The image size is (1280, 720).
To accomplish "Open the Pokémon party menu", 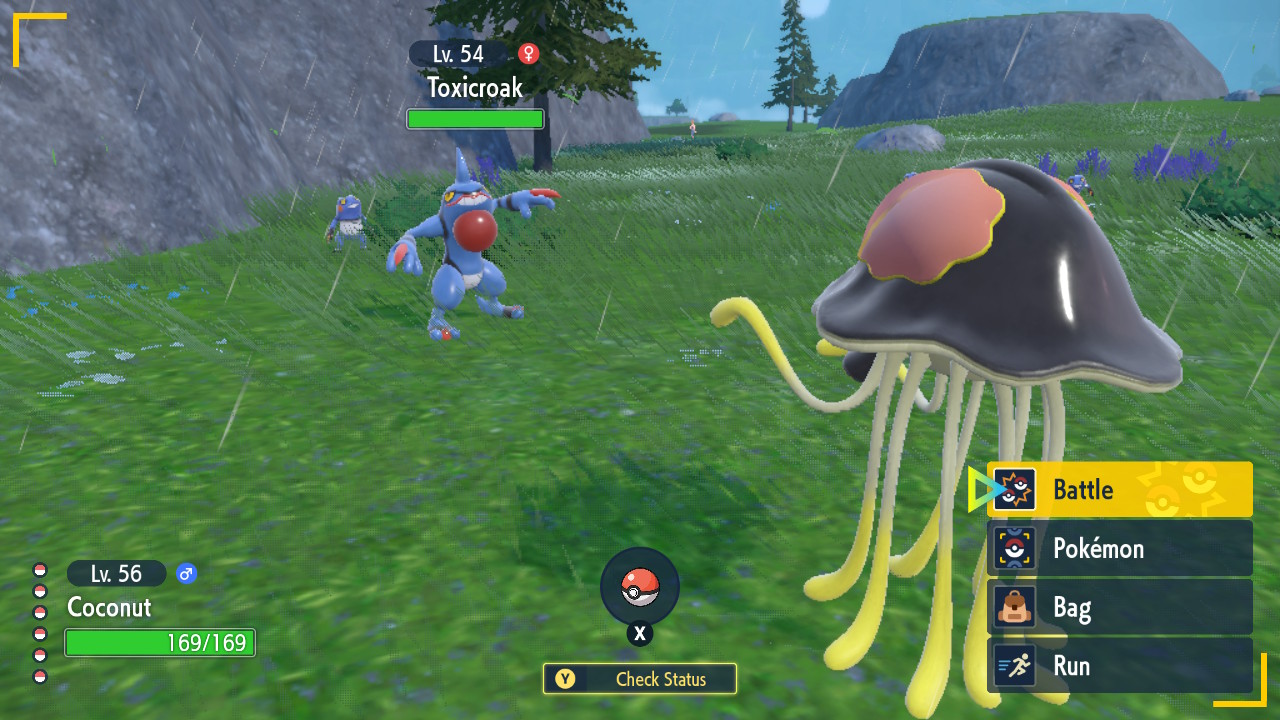I will 1119,548.
